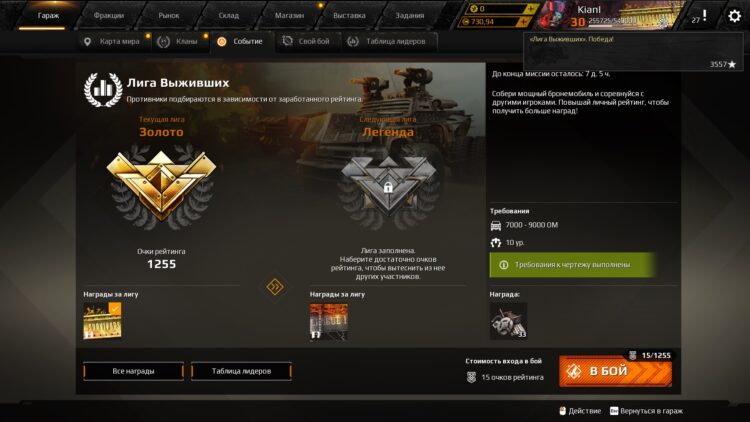View the Legend league reward thumbnail
The height and width of the screenshot is (422, 750).
click(x=328, y=322)
